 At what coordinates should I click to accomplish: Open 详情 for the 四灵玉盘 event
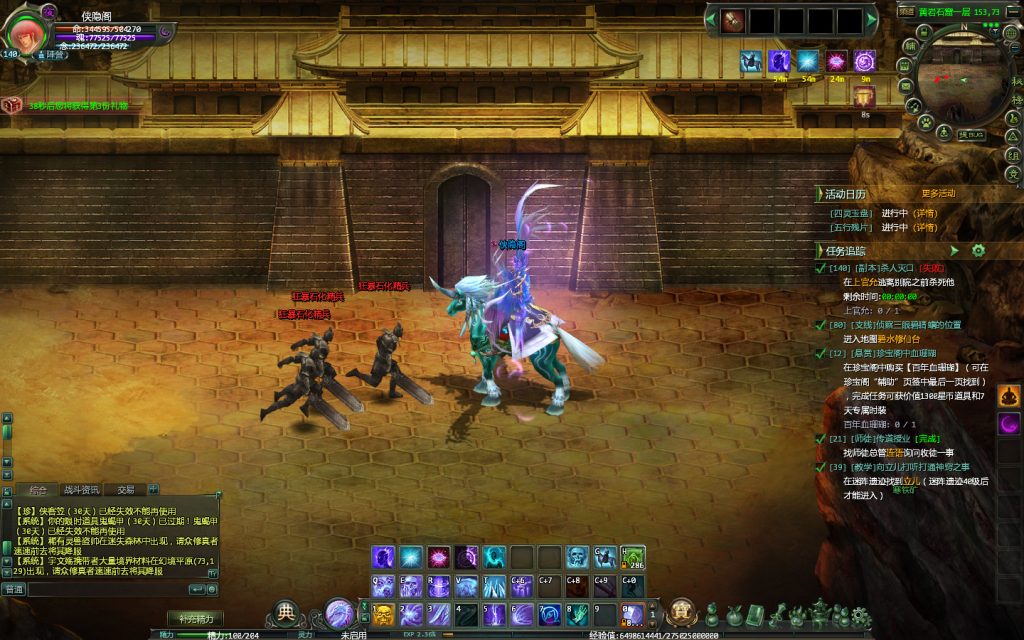coord(924,213)
